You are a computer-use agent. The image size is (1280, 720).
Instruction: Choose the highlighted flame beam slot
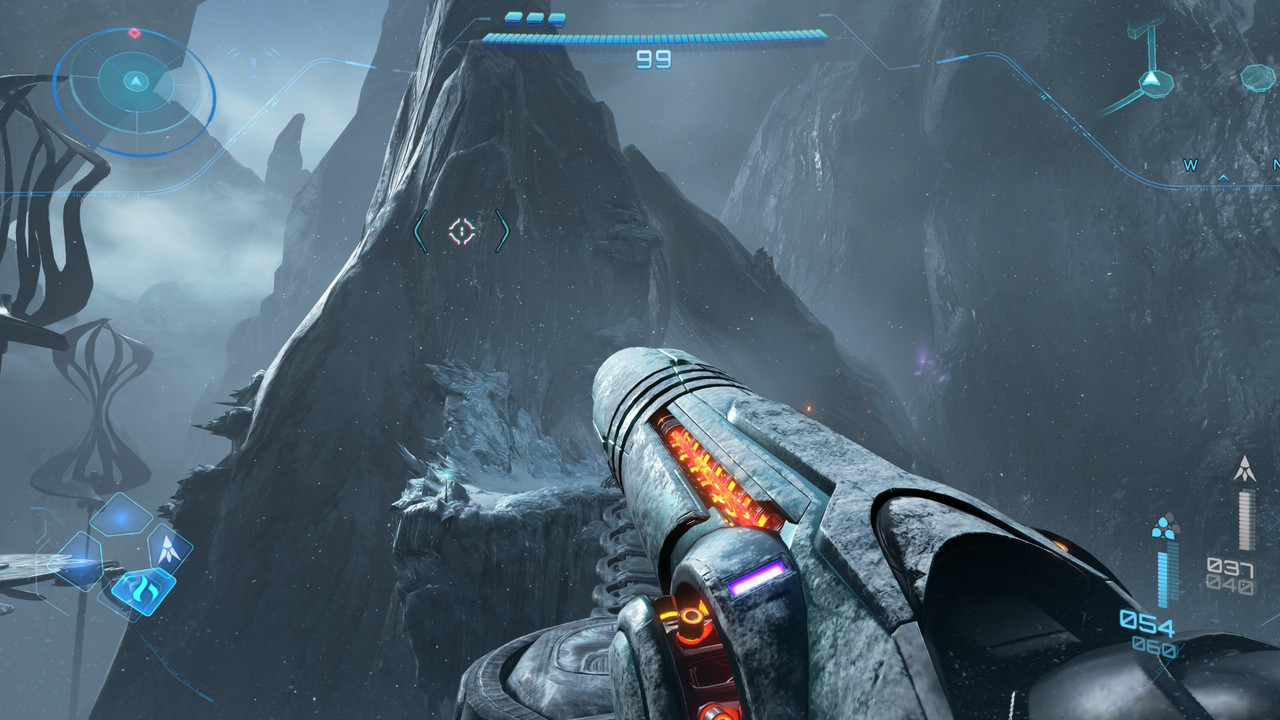tap(143, 589)
